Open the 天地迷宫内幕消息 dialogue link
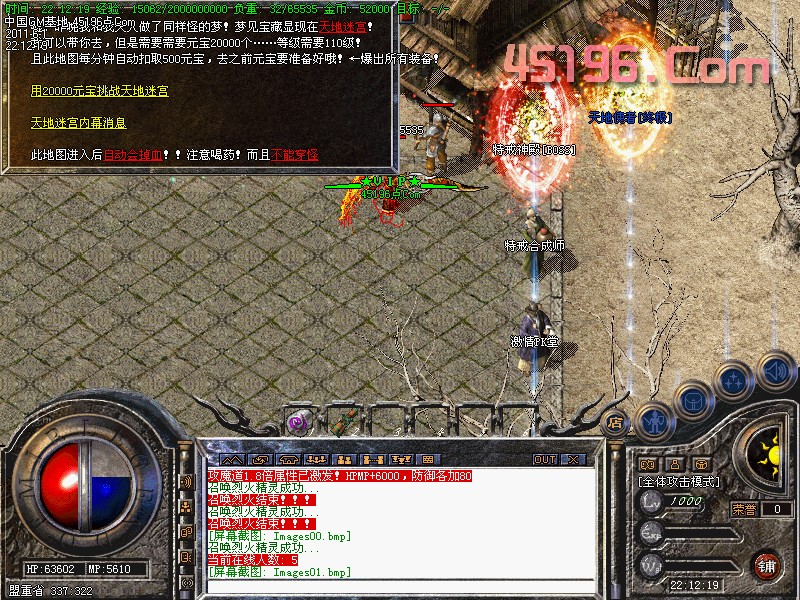 78,123
